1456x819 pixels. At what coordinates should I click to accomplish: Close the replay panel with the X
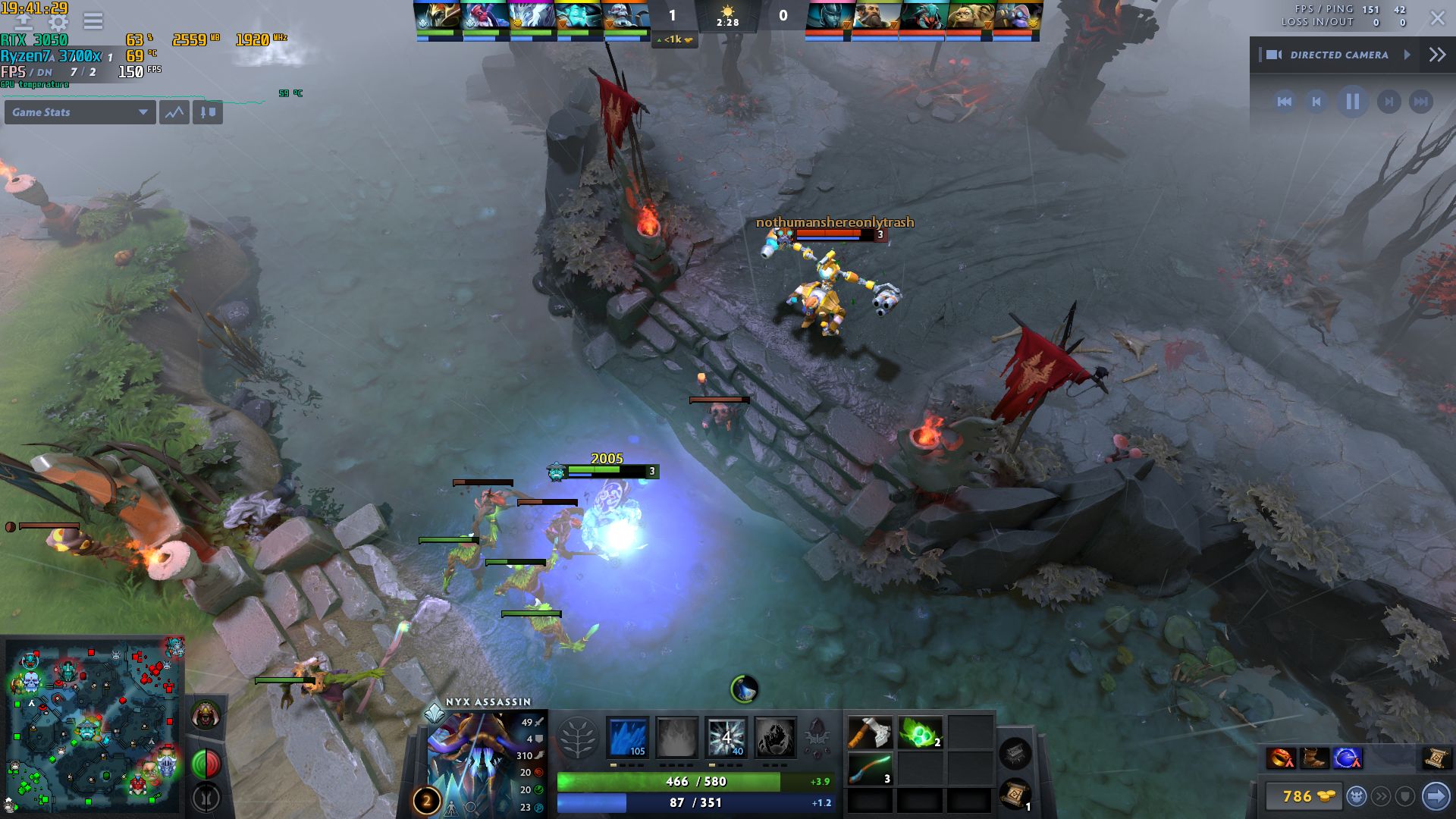click(x=1437, y=18)
